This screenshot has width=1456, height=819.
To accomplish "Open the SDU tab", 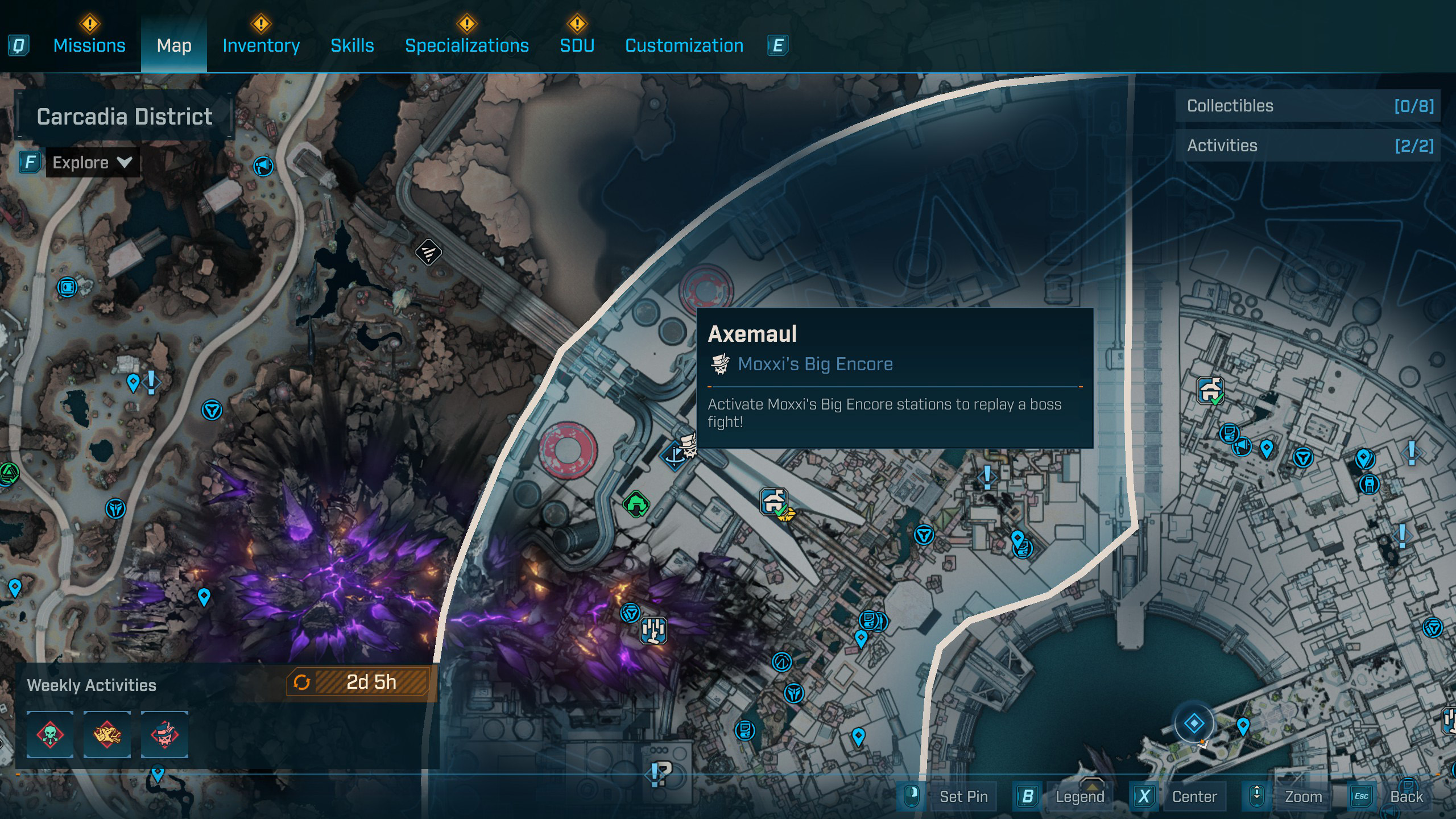I will coord(577,45).
